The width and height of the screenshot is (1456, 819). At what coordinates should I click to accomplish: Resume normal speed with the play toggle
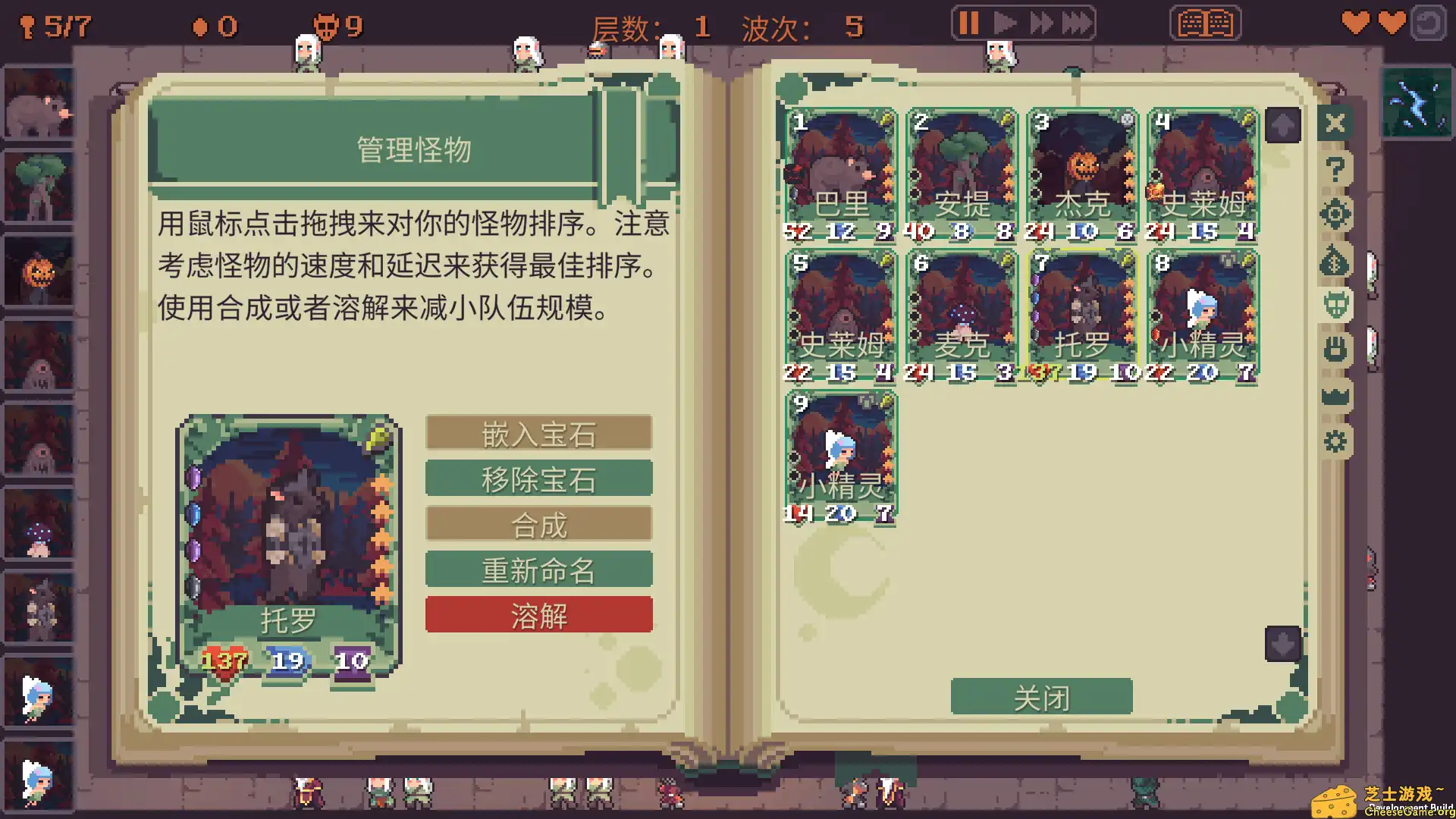point(1004,23)
